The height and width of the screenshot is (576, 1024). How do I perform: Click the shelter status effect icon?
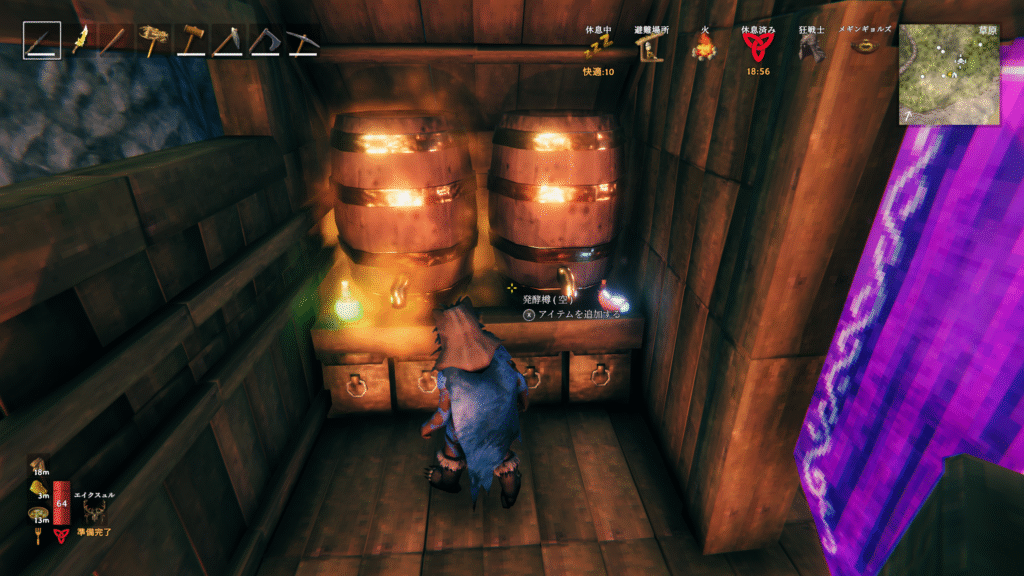651,47
